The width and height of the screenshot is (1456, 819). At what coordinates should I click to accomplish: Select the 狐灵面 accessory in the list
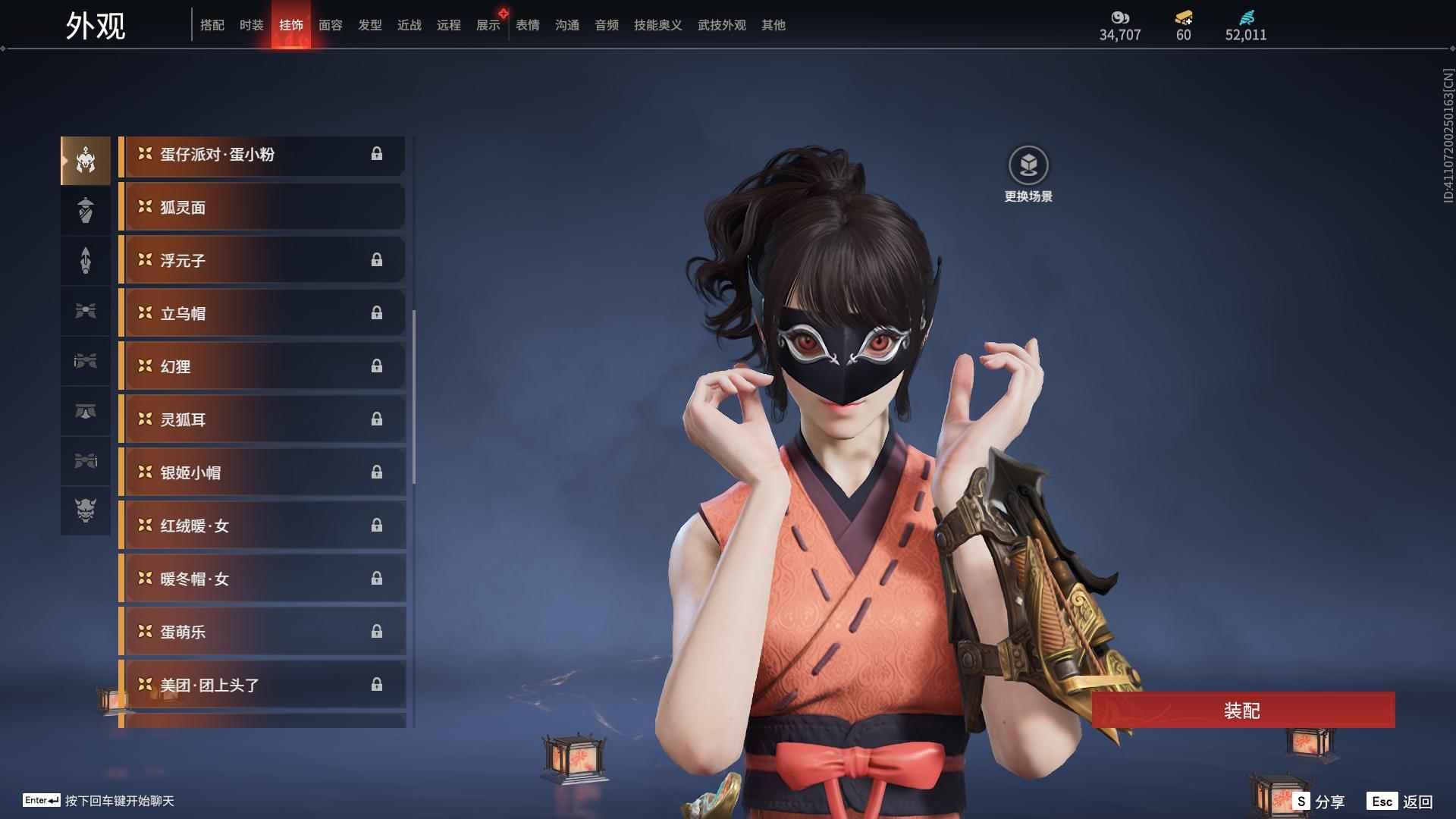[262, 207]
